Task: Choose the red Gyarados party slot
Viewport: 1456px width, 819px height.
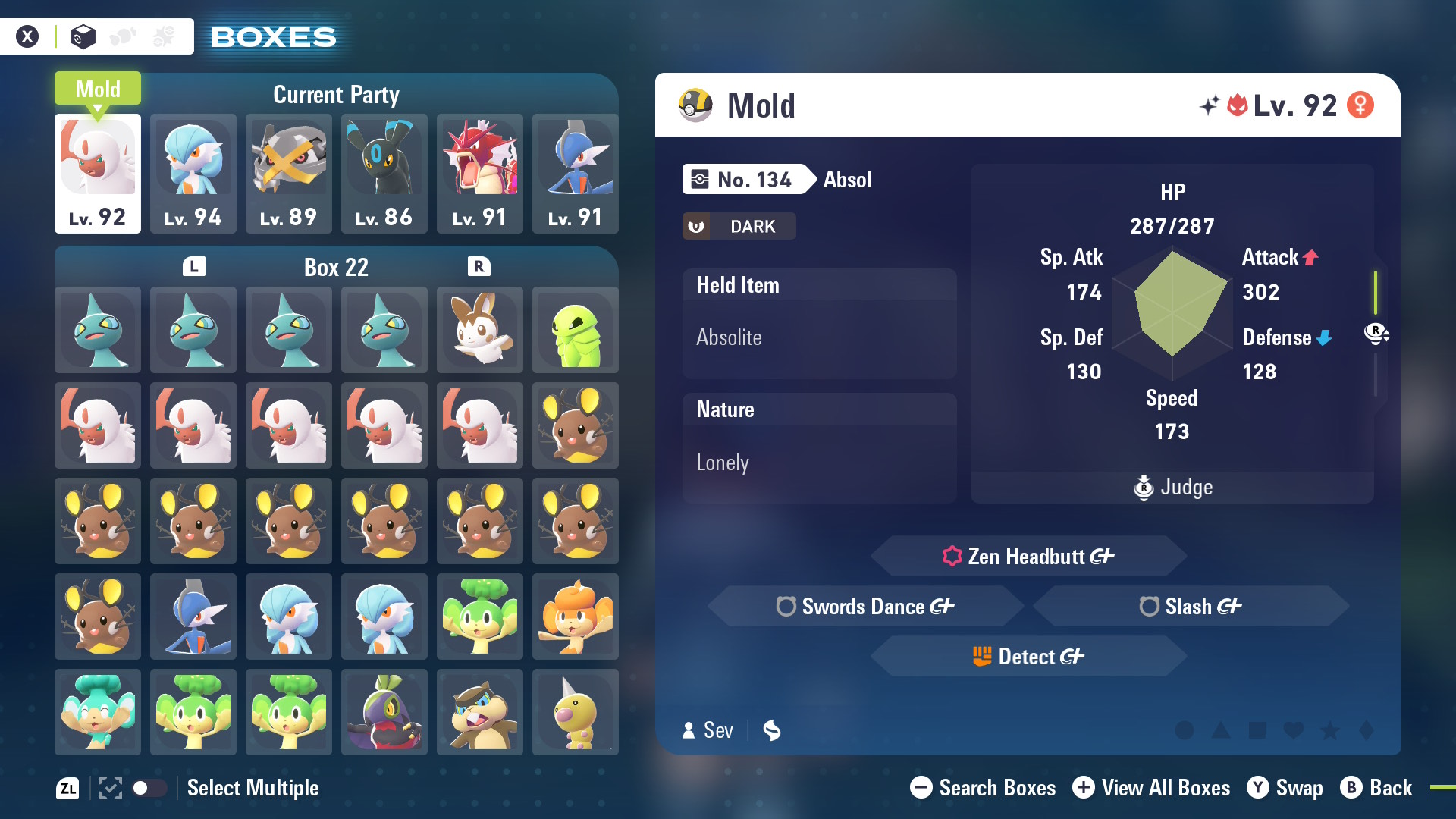Action: coord(480,173)
